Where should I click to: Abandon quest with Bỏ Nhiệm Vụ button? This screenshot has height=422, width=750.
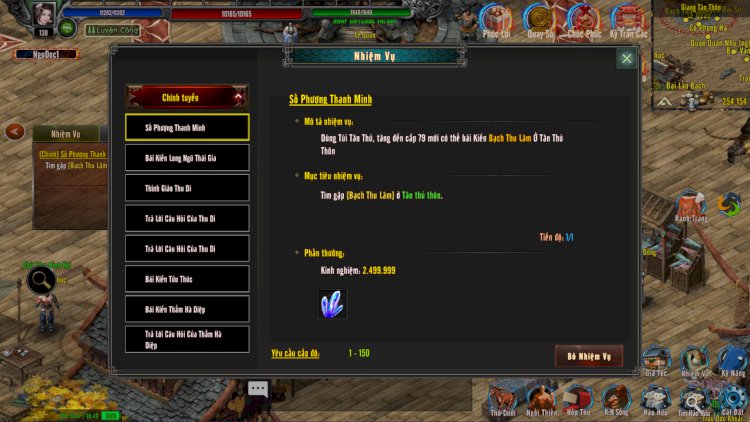point(588,356)
